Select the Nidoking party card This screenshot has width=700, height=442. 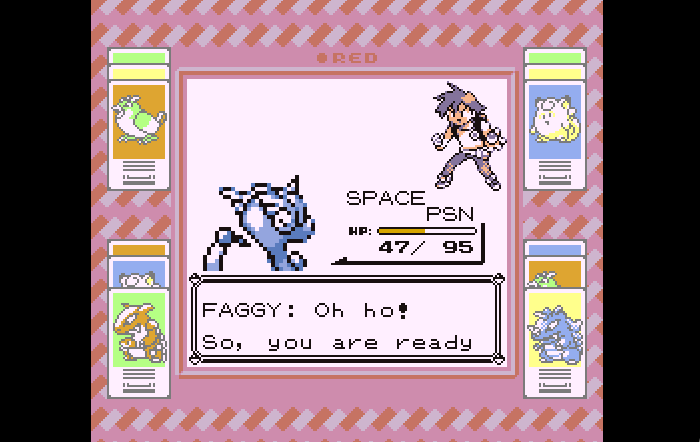click(555, 332)
